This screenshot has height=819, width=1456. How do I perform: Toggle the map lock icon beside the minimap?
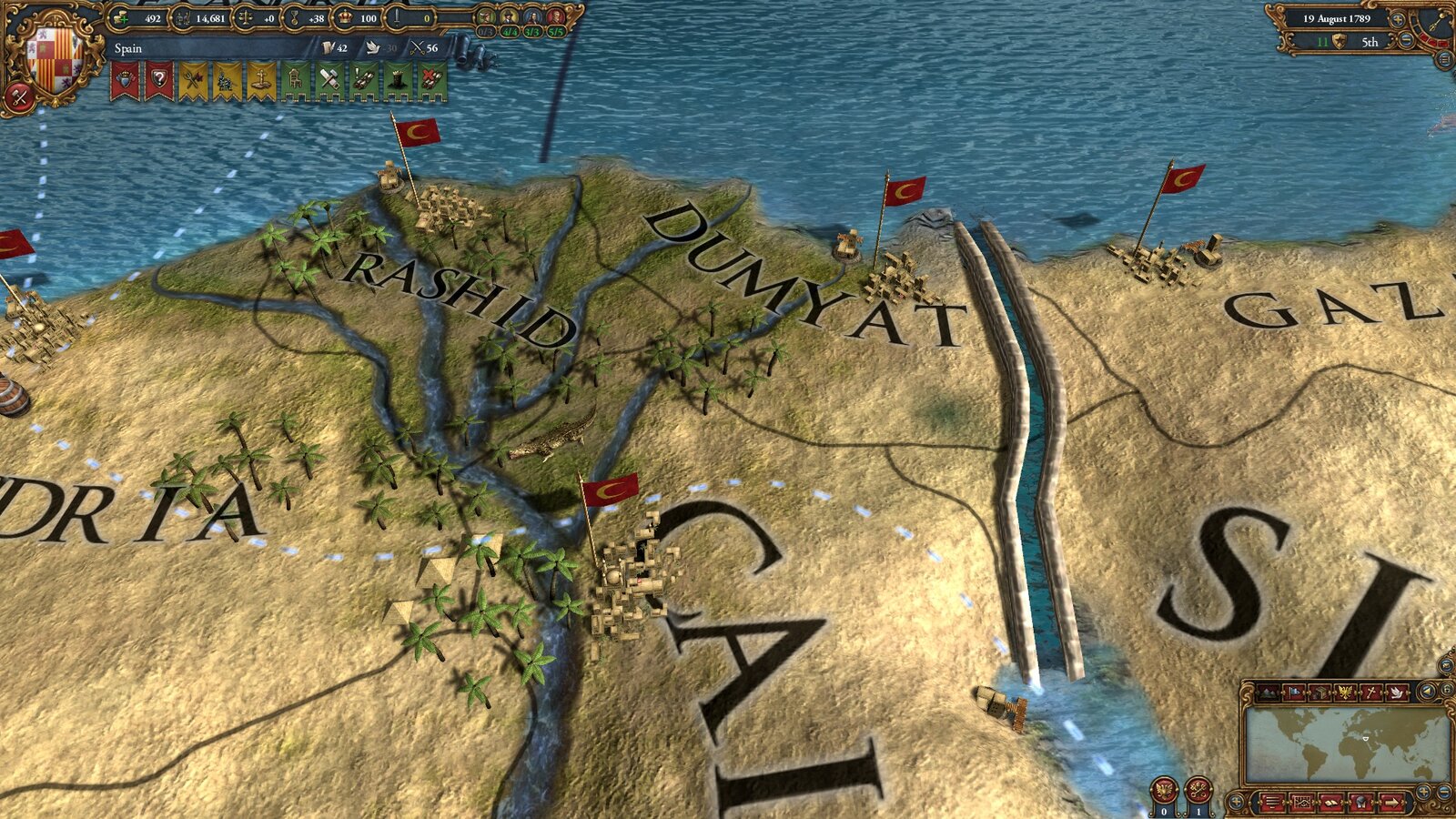pyautogui.click(x=1448, y=690)
